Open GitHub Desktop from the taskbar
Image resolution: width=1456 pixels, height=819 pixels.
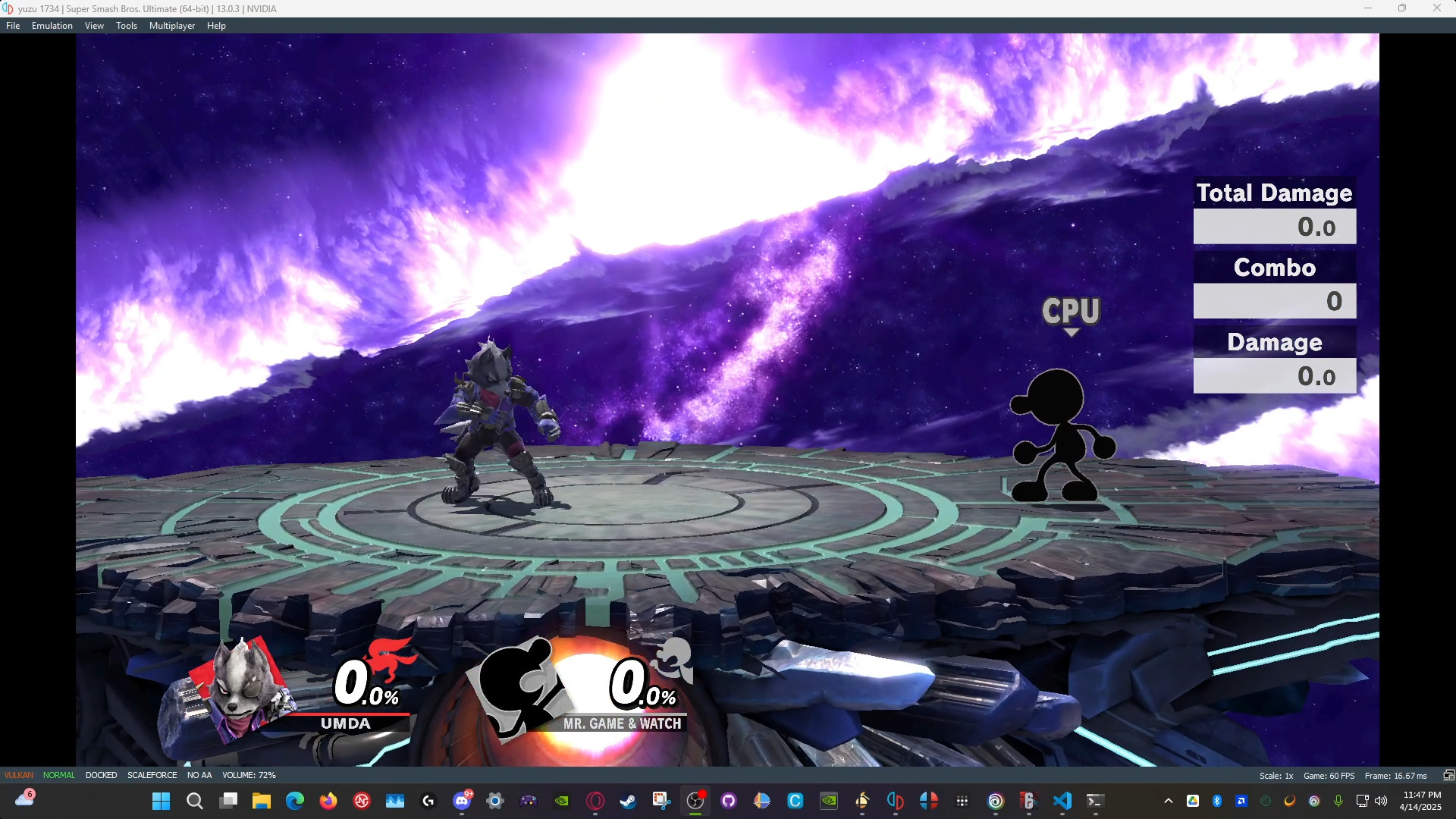pos(730,800)
